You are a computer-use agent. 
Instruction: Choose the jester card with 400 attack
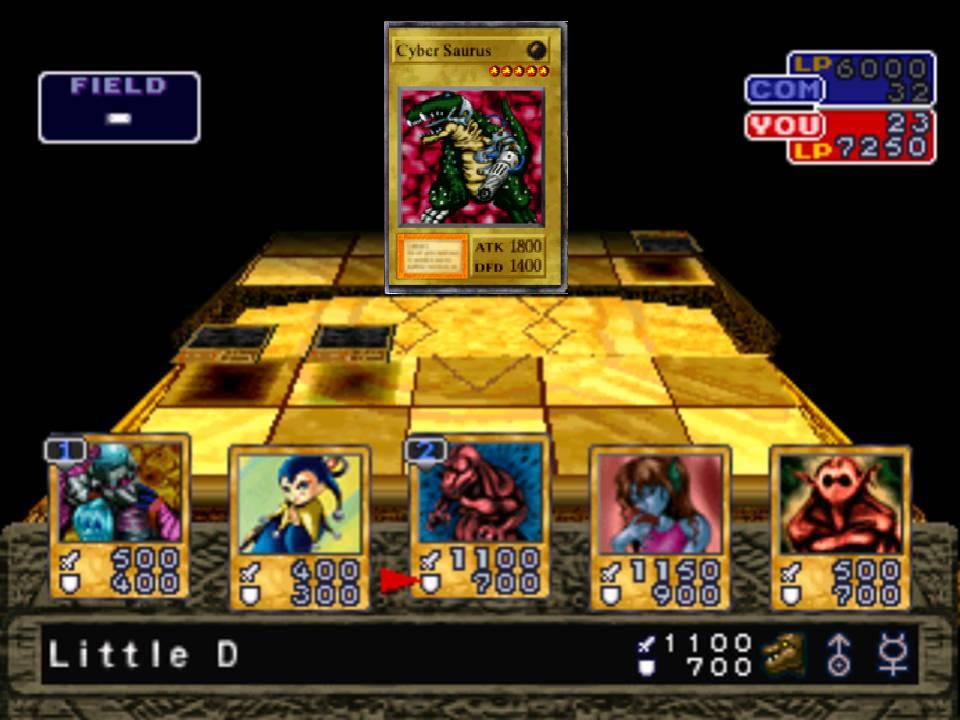pos(299,527)
